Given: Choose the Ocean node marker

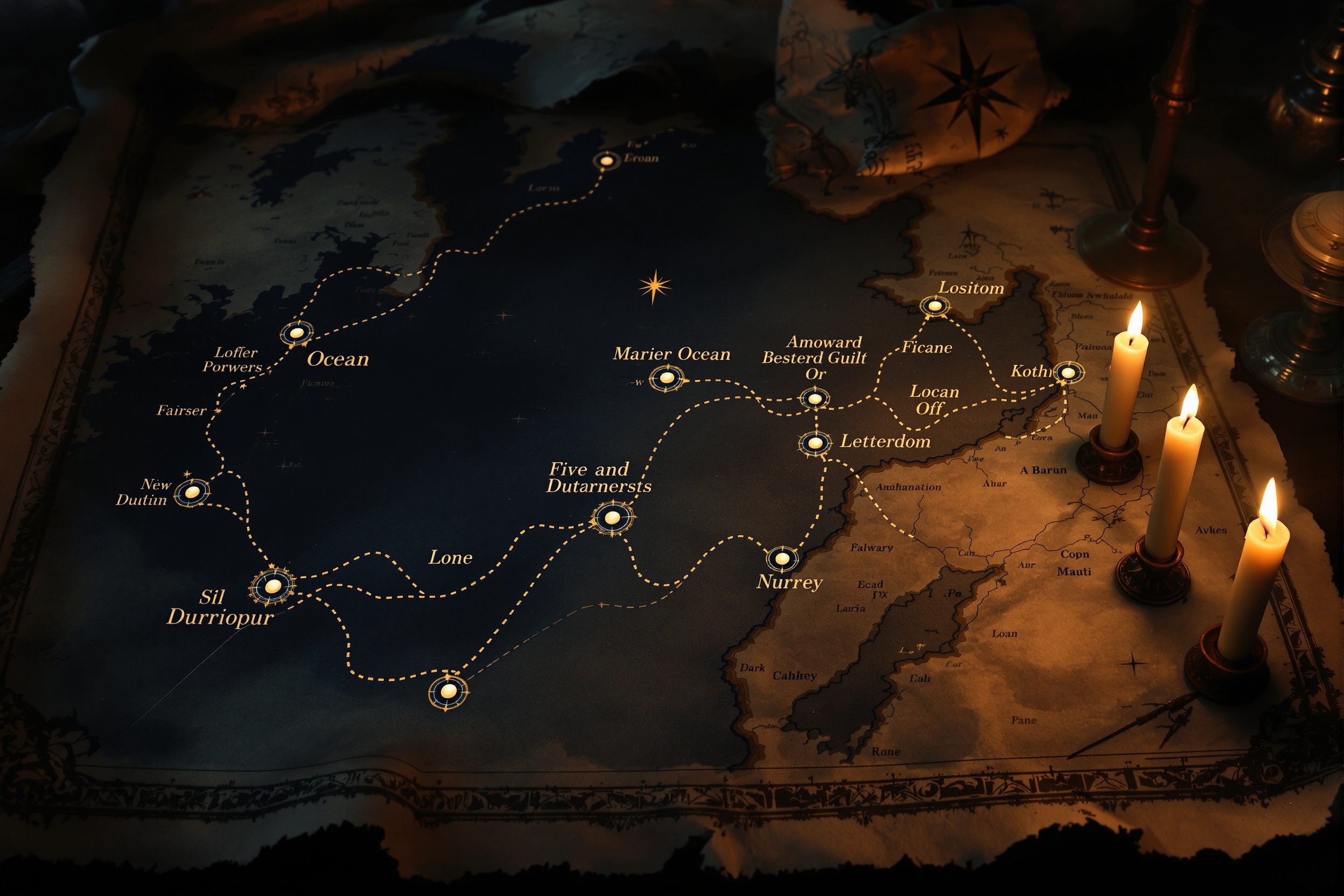Looking at the screenshot, I should tap(297, 333).
